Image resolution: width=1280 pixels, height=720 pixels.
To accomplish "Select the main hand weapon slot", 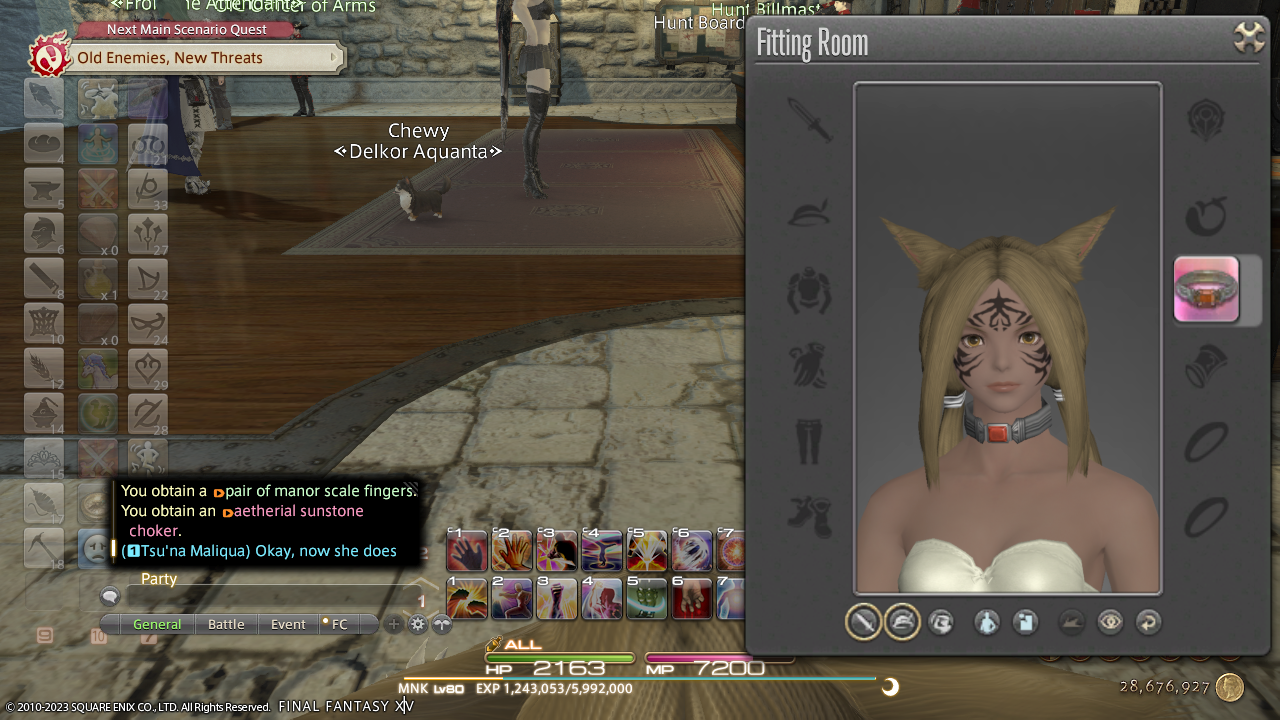I will click(x=809, y=120).
